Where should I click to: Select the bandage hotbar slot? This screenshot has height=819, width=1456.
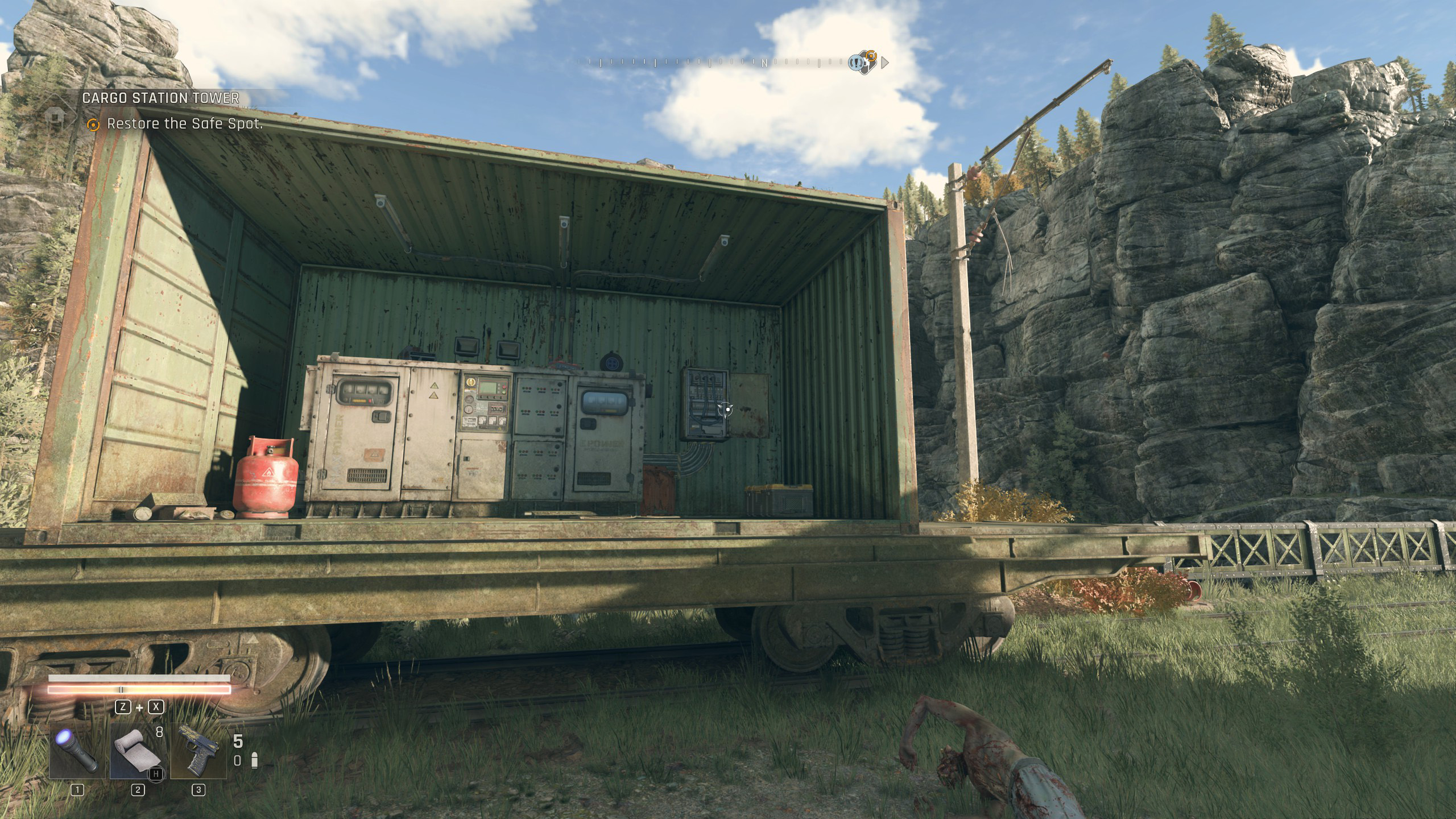(138, 751)
